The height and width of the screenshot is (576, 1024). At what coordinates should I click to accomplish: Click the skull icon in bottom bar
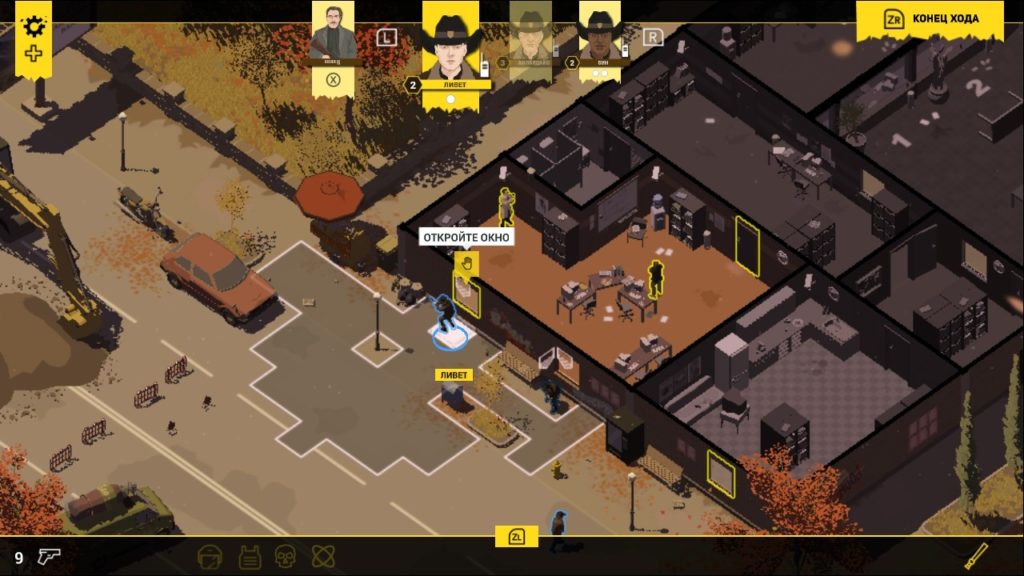tap(285, 556)
